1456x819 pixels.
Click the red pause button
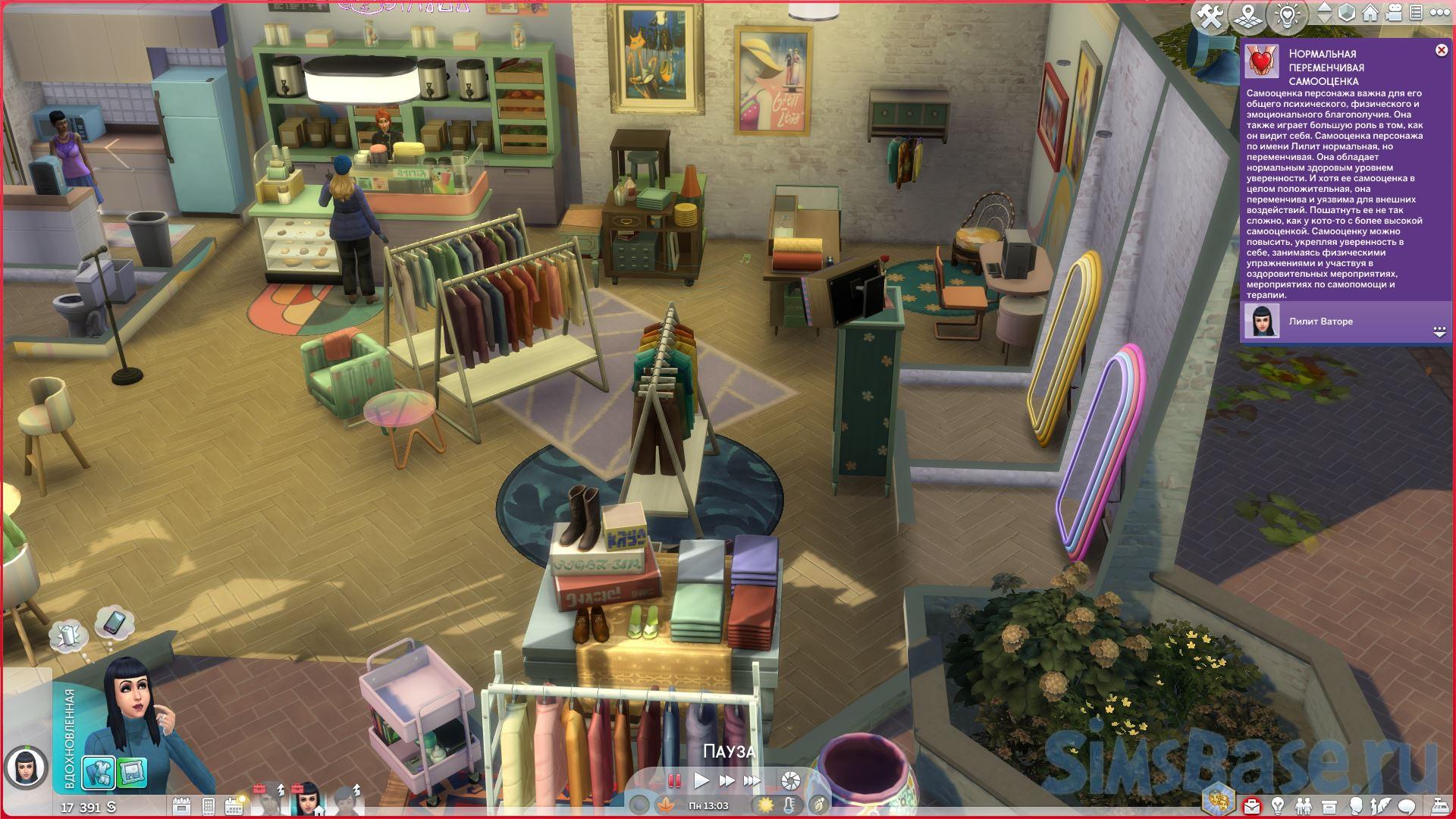(x=673, y=780)
